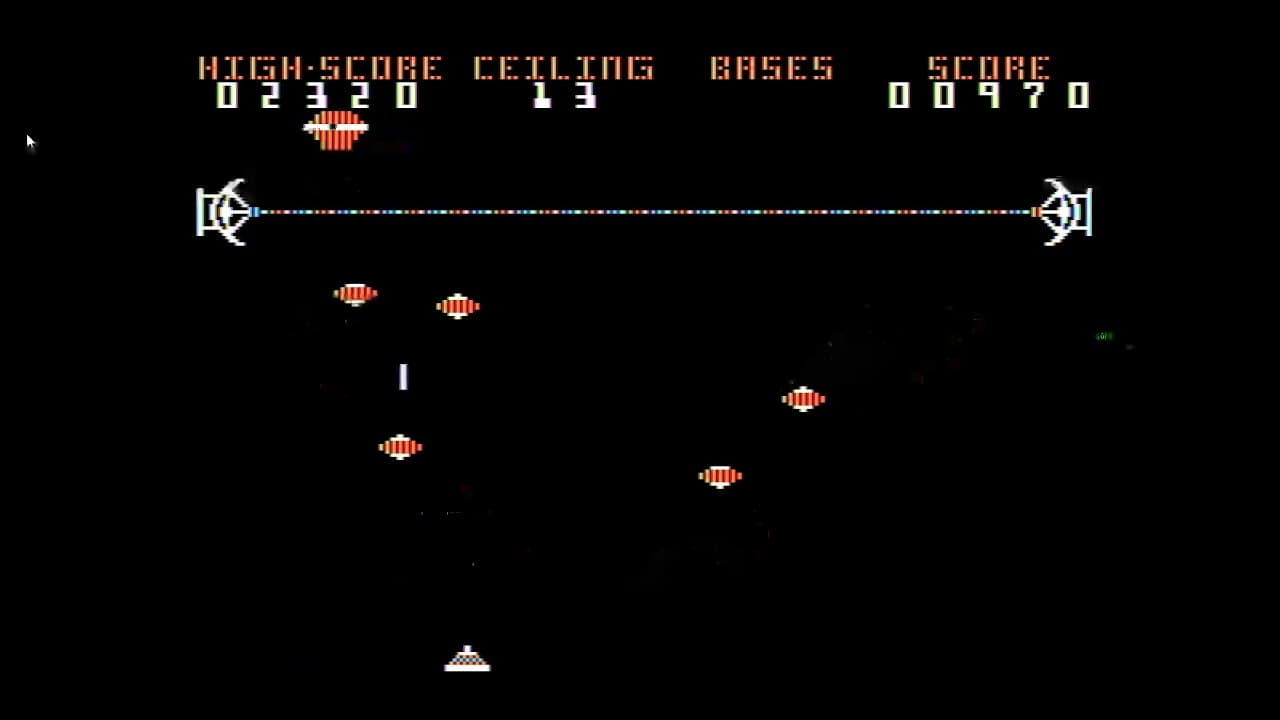Click the CEILING heading text

(563, 68)
